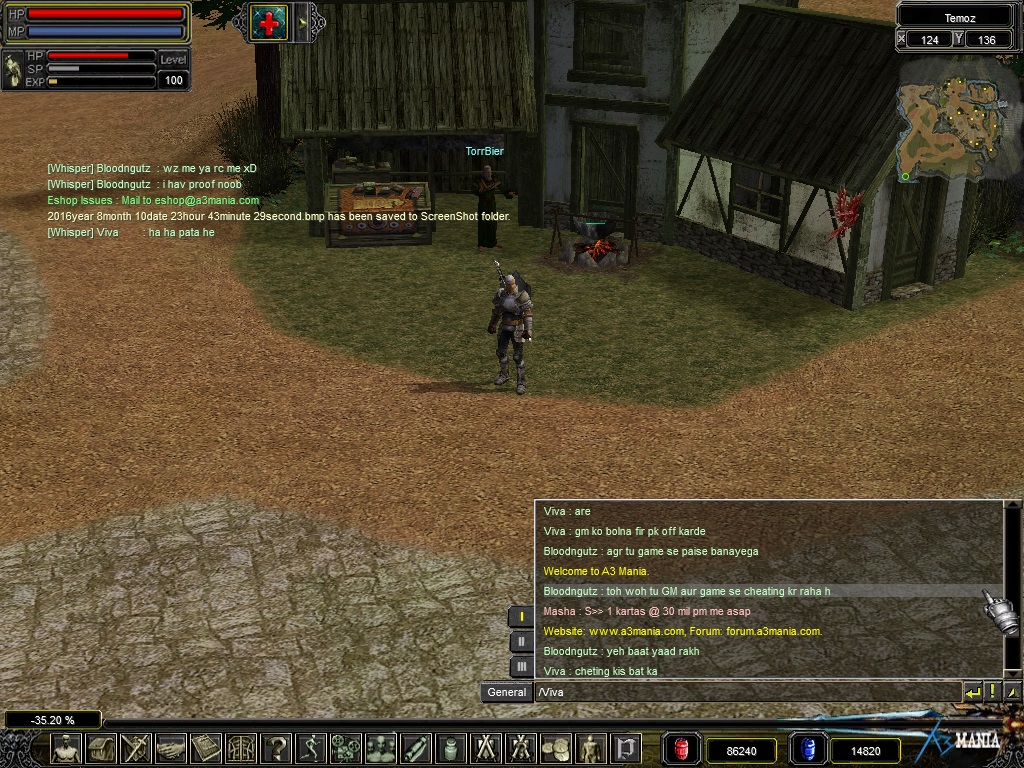Image resolution: width=1024 pixels, height=768 pixels.
Task: Use the red HP potion slot
Action: [683, 749]
